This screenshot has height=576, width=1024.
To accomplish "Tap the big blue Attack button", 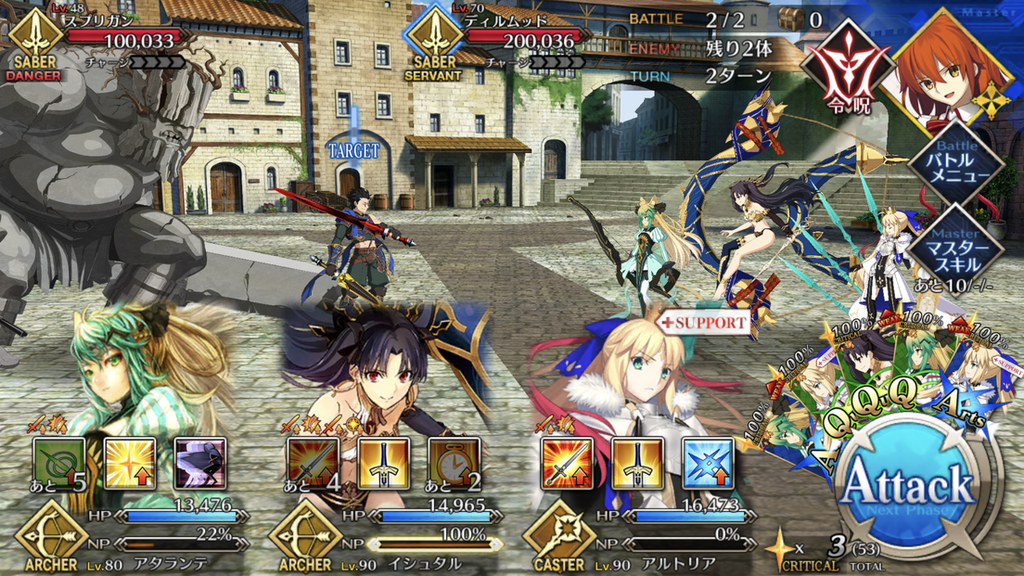I will tap(908, 490).
